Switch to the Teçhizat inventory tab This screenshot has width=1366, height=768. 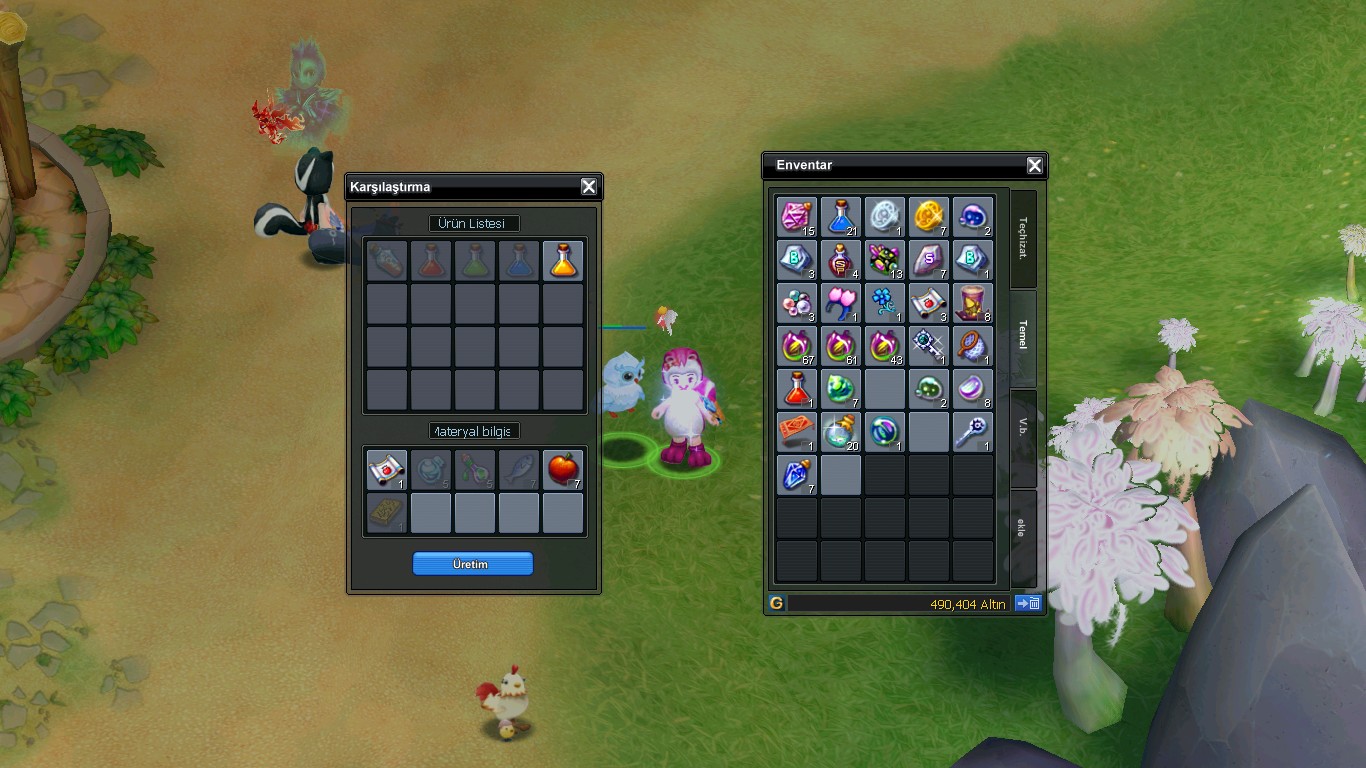click(1023, 240)
